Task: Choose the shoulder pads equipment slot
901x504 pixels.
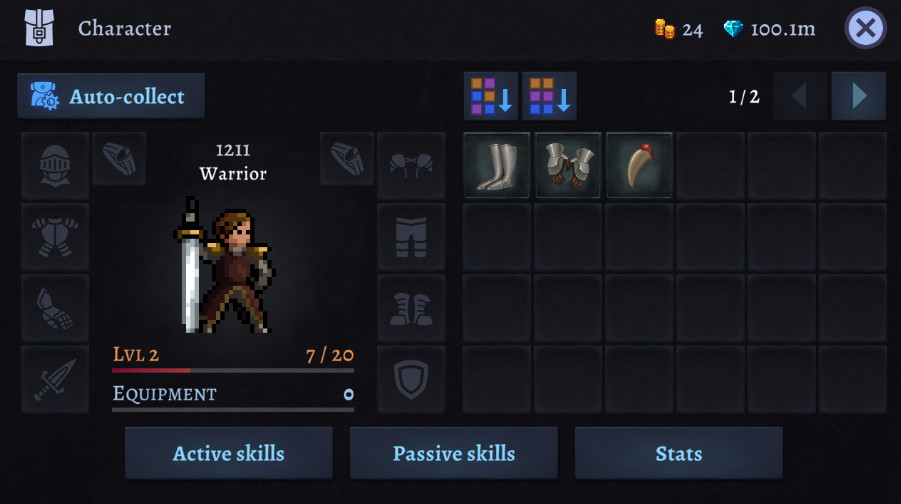Action: tap(411, 165)
